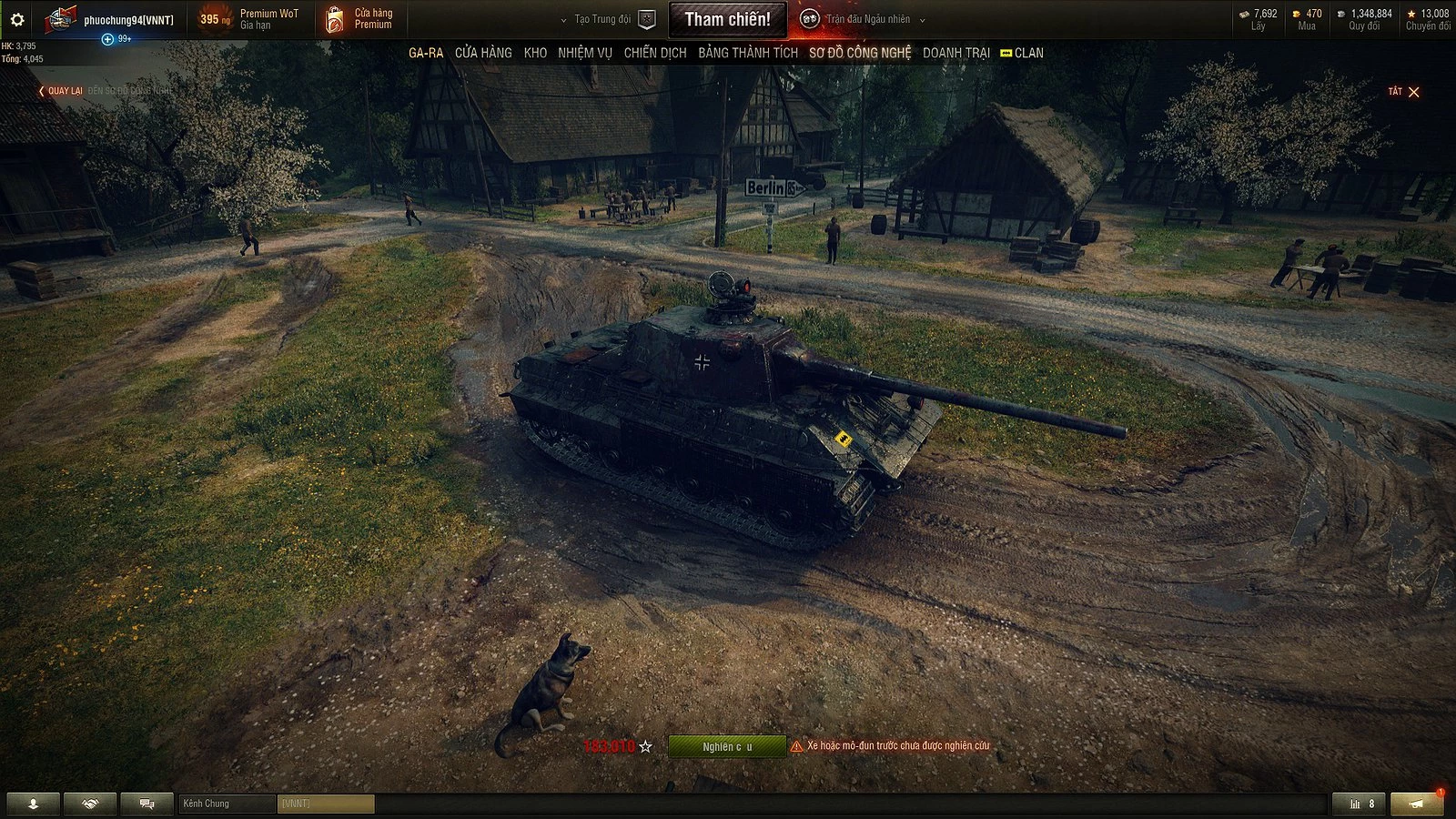Expand the Tạo Trung đội platoon dropdown
Viewport: 1456px width, 819px height.
pyautogui.click(x=605, y=16)
